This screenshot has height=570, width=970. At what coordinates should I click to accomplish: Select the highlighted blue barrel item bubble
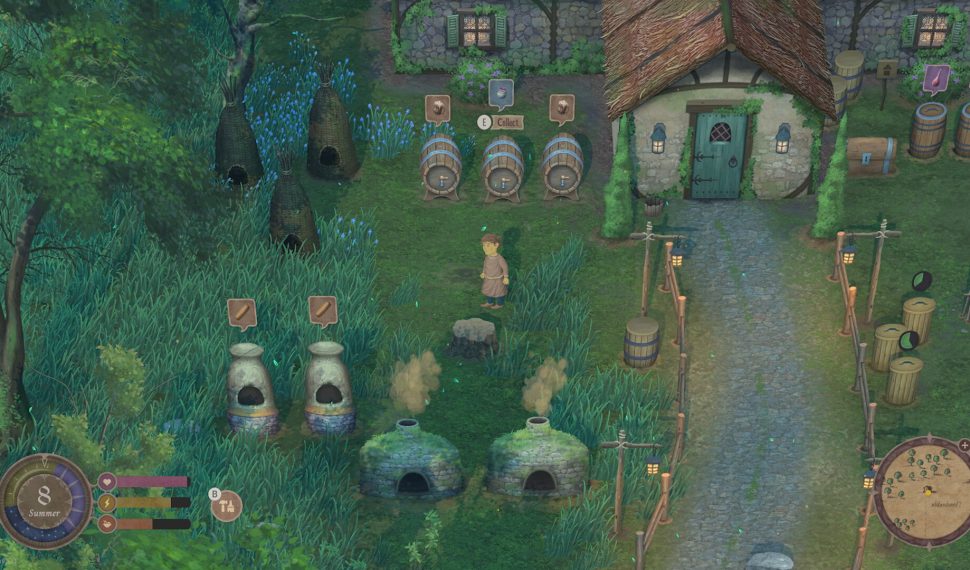coord(500,95)
